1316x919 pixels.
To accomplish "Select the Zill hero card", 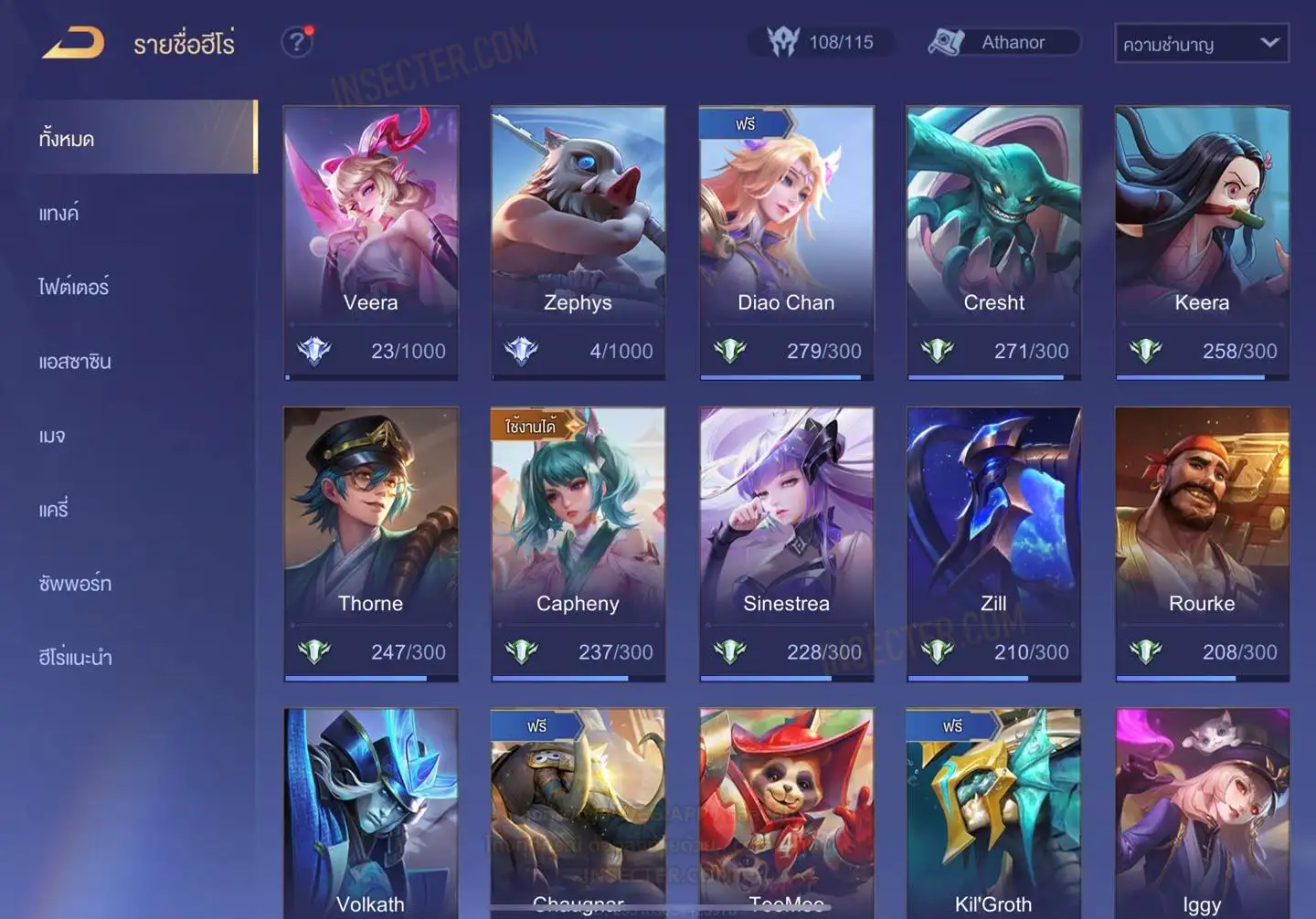I will point(993,544).
